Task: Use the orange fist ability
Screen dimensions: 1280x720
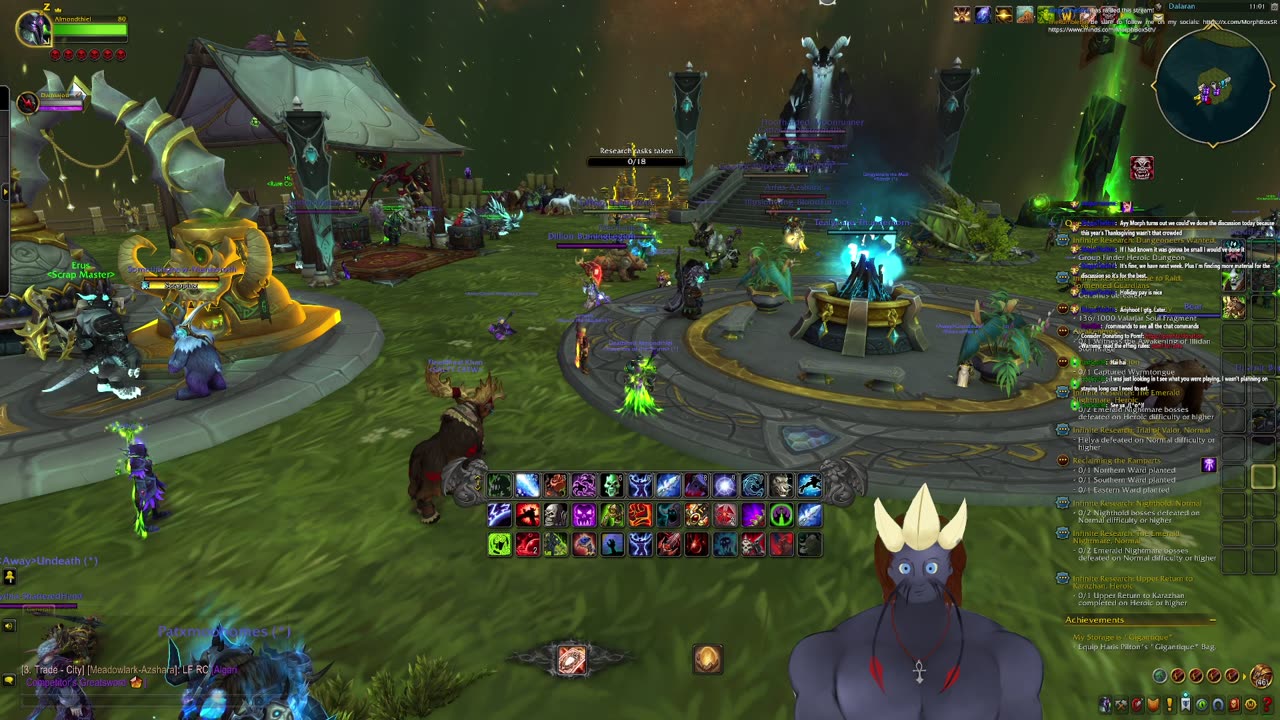Action: [x=640, y=515]
